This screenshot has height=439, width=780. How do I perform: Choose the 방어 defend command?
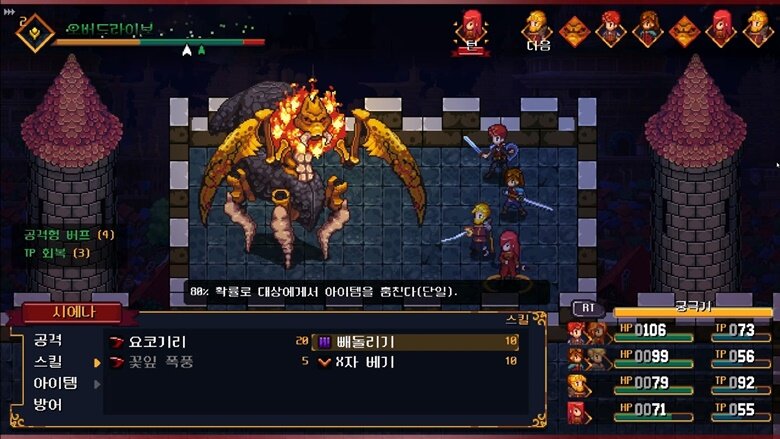coord(48,405)
